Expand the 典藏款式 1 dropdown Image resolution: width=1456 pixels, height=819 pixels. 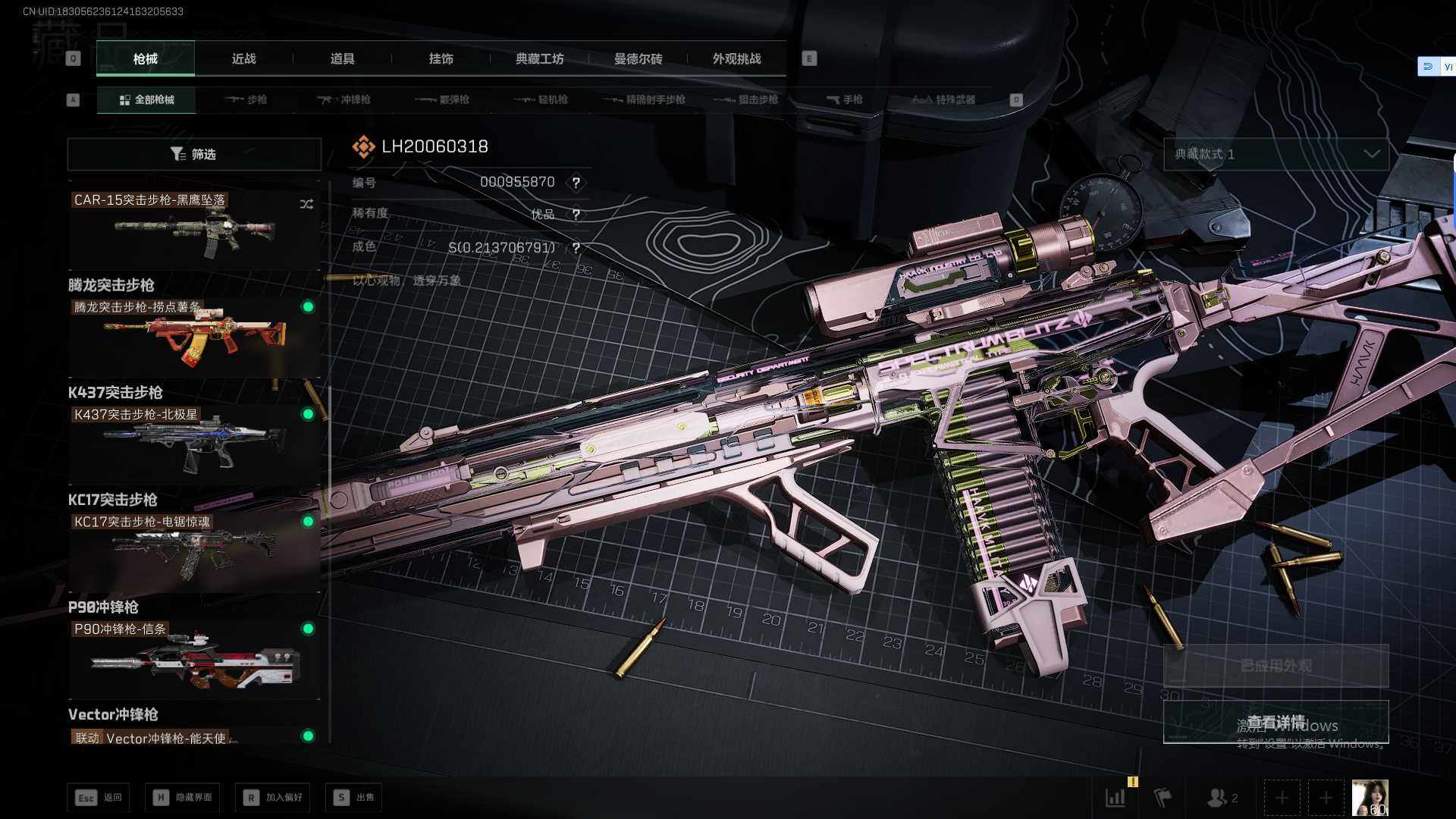1276,154
